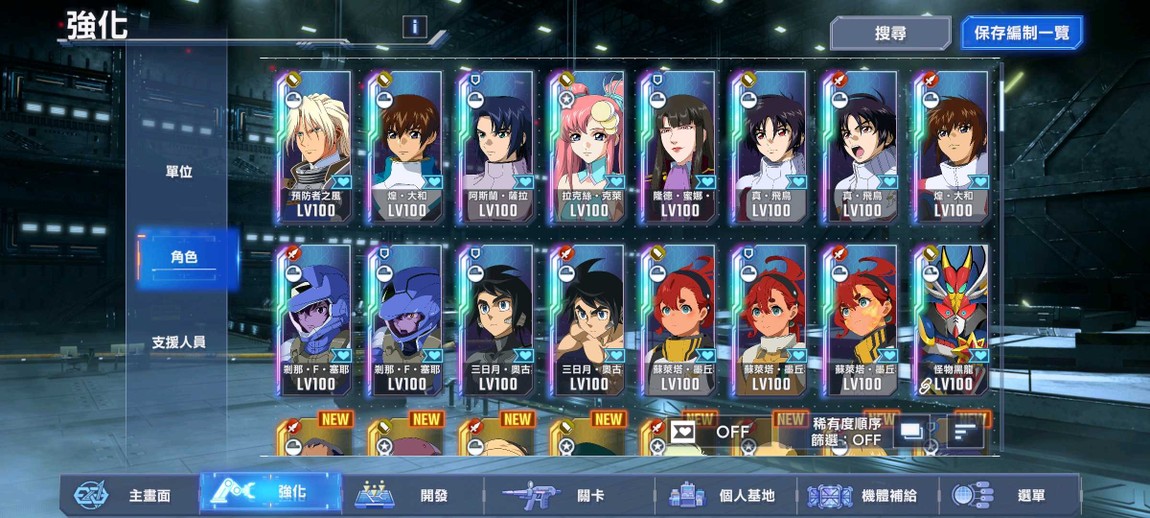Select the 拉克絲·克萊 pink-haired character card

point(587,147)
